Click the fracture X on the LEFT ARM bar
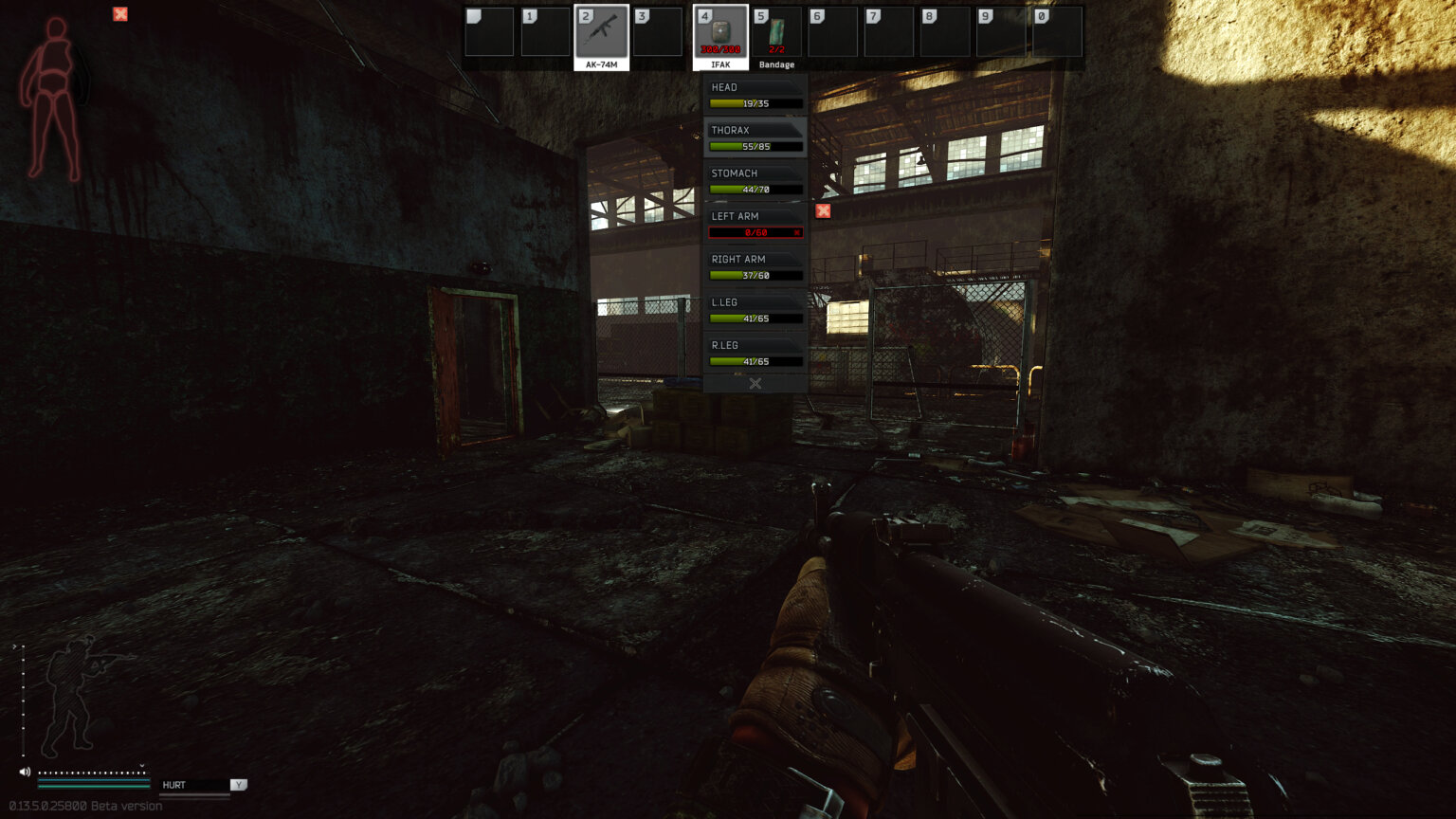Screen dimensions: 1456x819 coord(797,232)
